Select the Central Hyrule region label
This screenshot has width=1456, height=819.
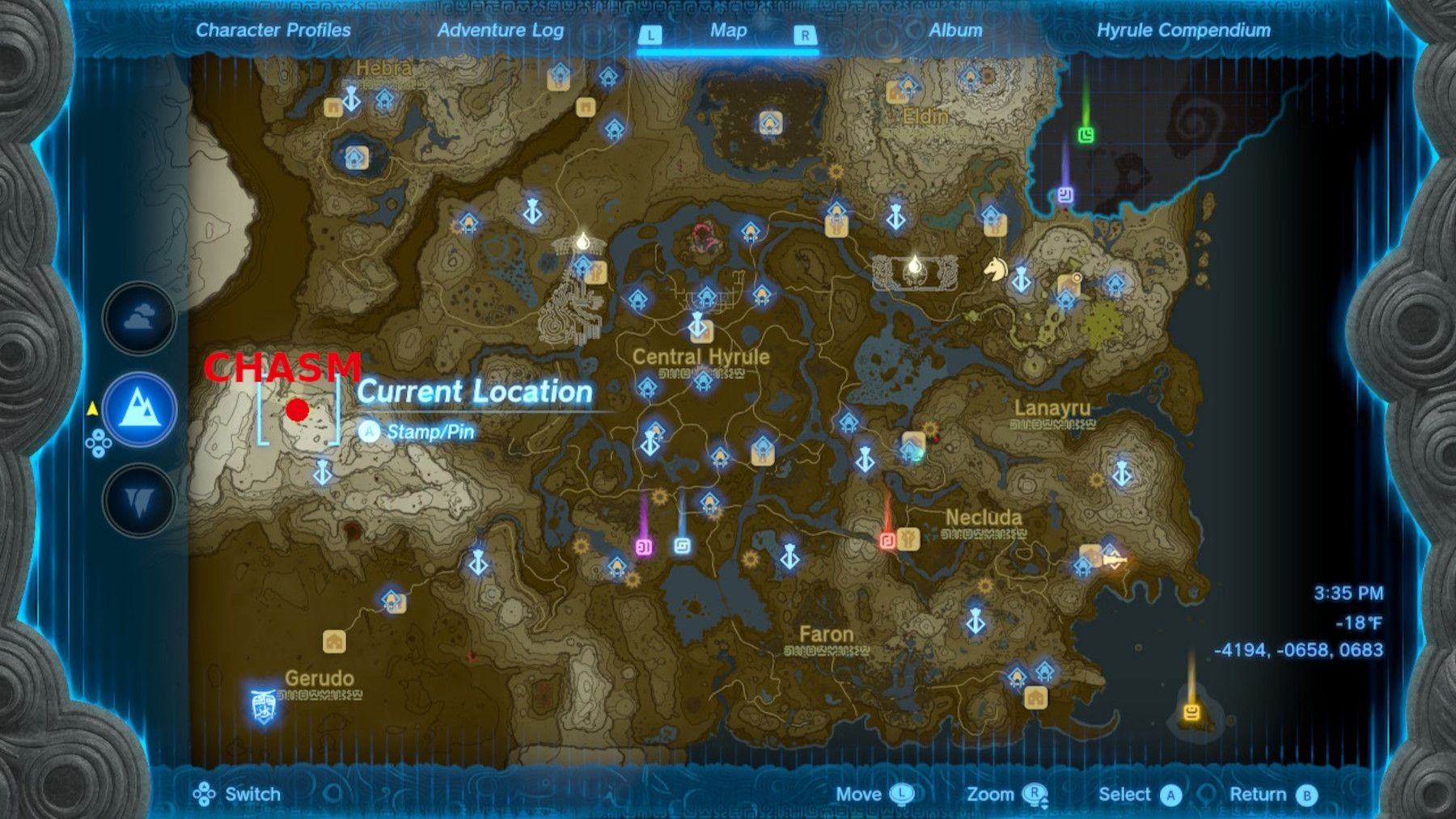[x=700, y=357]
